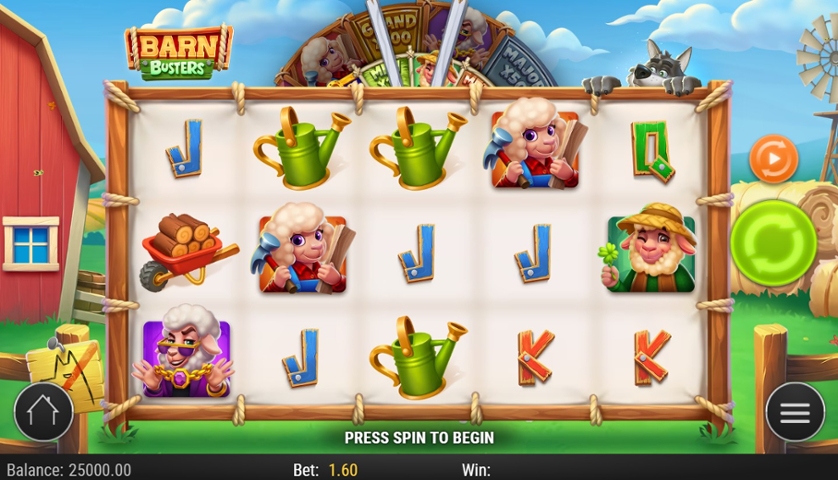Start autoplay with the orange button
The height and width of the screenshot is (480, 838).
click(773, 159)
